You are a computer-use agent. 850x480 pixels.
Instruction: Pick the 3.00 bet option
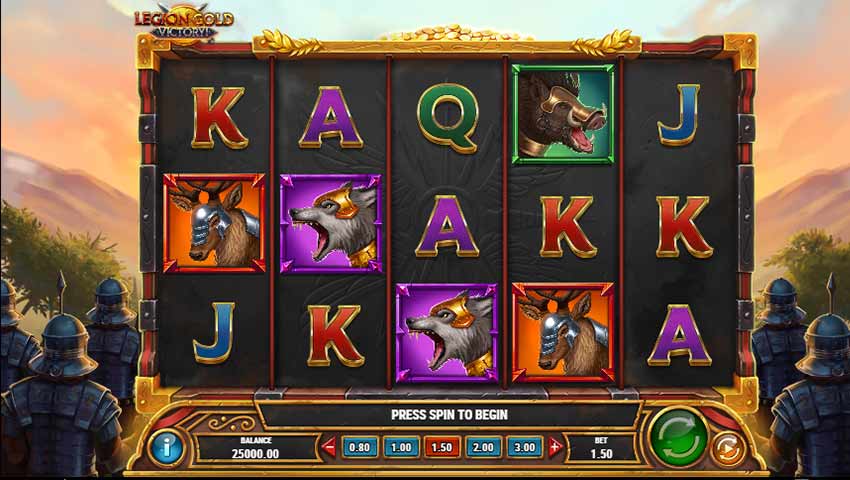[x=524, y=448]
